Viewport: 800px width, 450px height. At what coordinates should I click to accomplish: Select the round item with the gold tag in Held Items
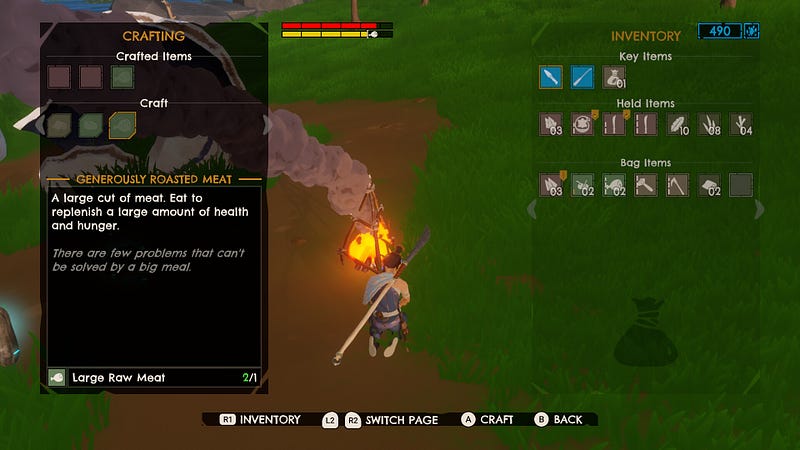tap(582, 124)
